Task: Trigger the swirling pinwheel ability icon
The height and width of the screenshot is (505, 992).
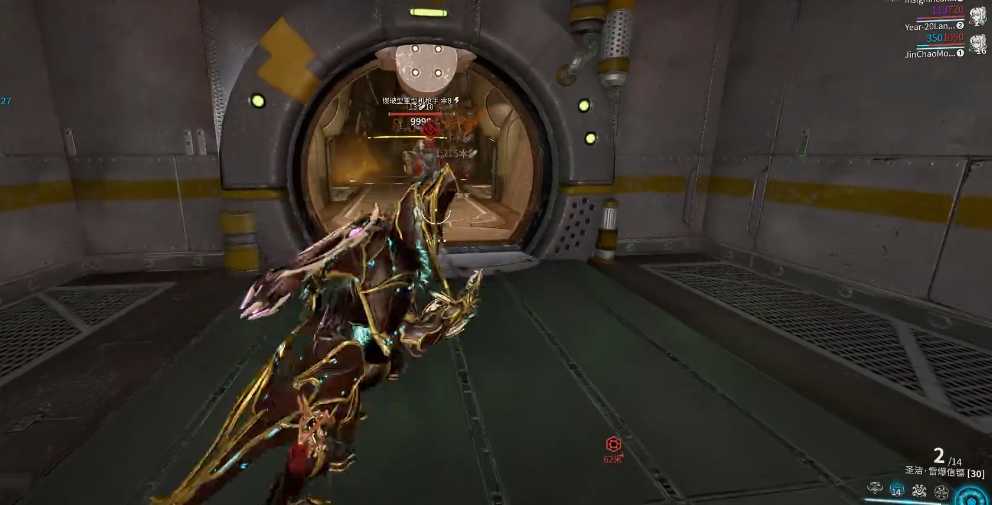Action: click(940, 491)
